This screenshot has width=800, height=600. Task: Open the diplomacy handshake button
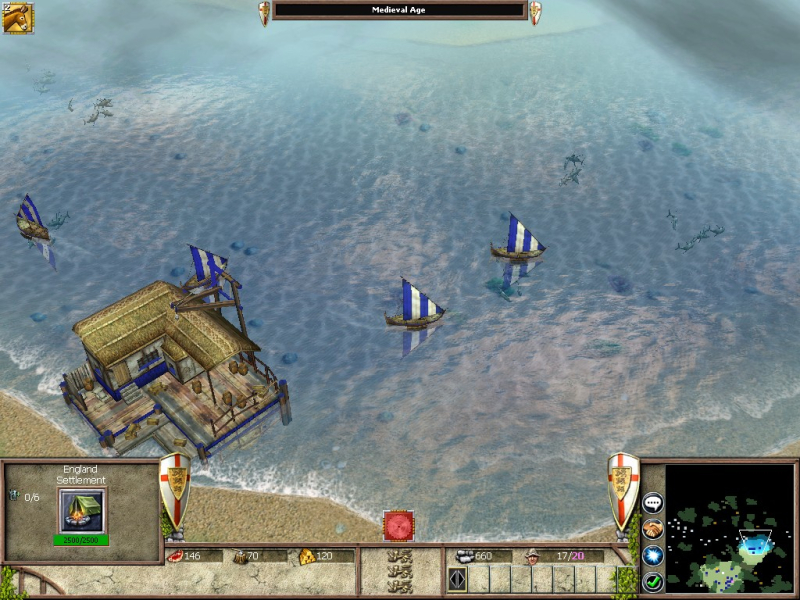tap(653, 529)
